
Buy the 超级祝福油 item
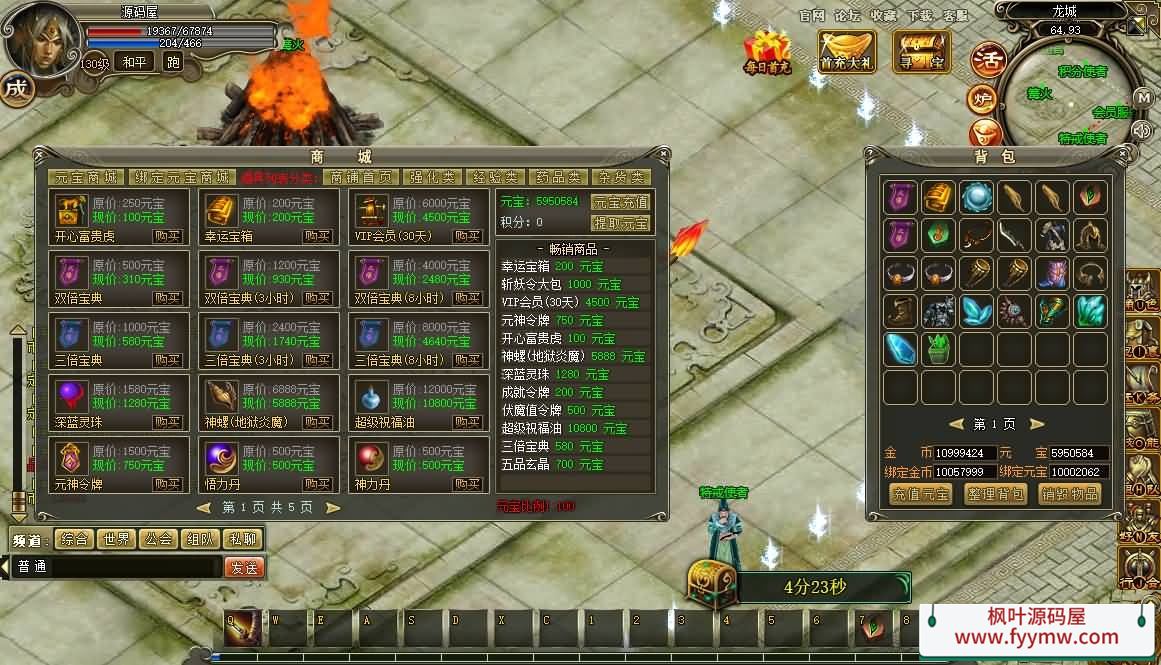[x=467, y=422]
